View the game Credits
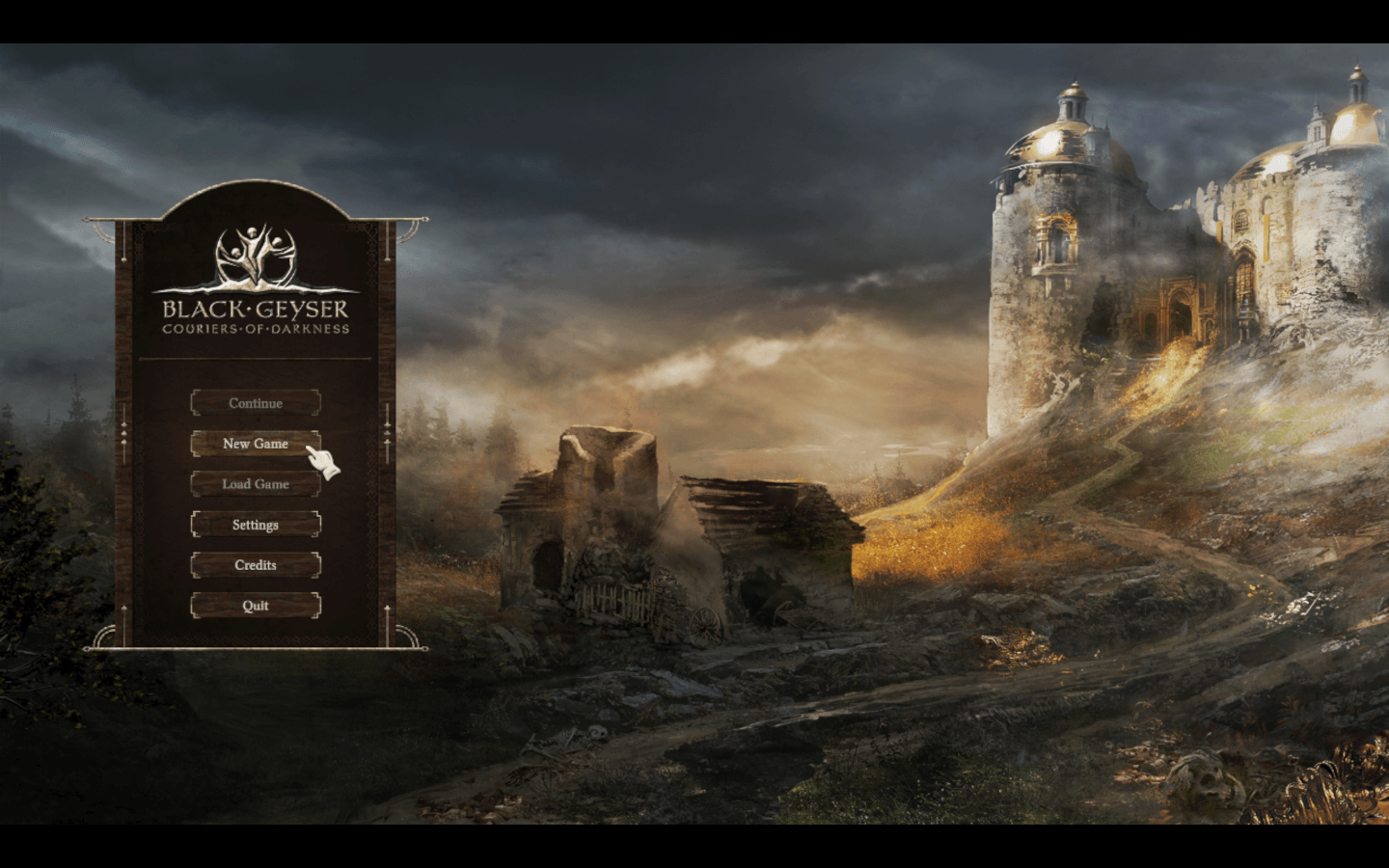Image resolution: width=1389 pixels, height=868 pixels. click(256, 565)
